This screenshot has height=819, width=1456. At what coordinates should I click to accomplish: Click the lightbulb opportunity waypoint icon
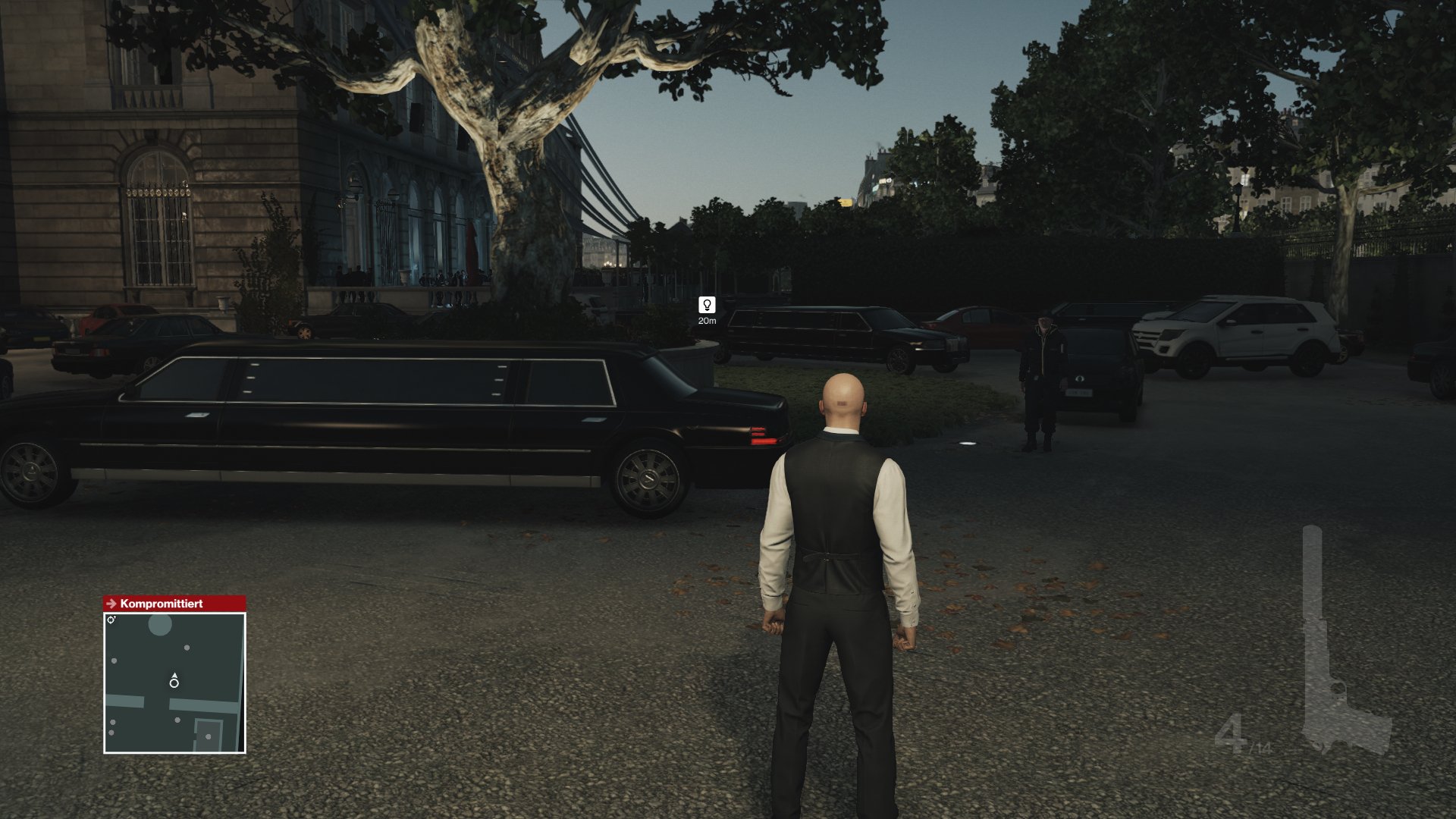click(708, 306)
